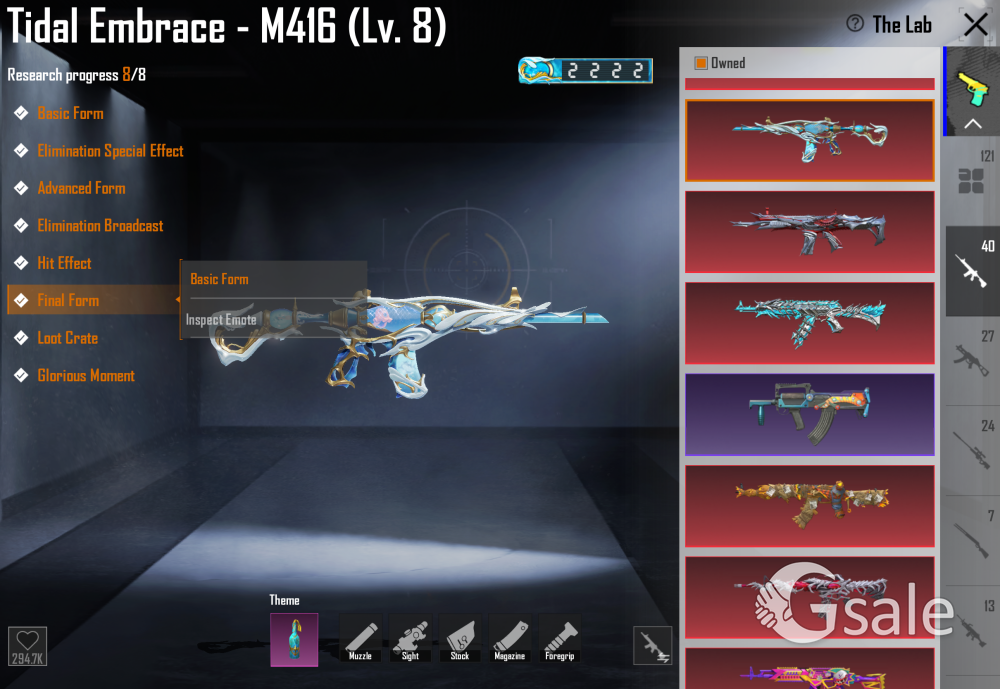Select Elimination Special Effect entry
The image size is (1000, 689).
(x=110, y=151)
